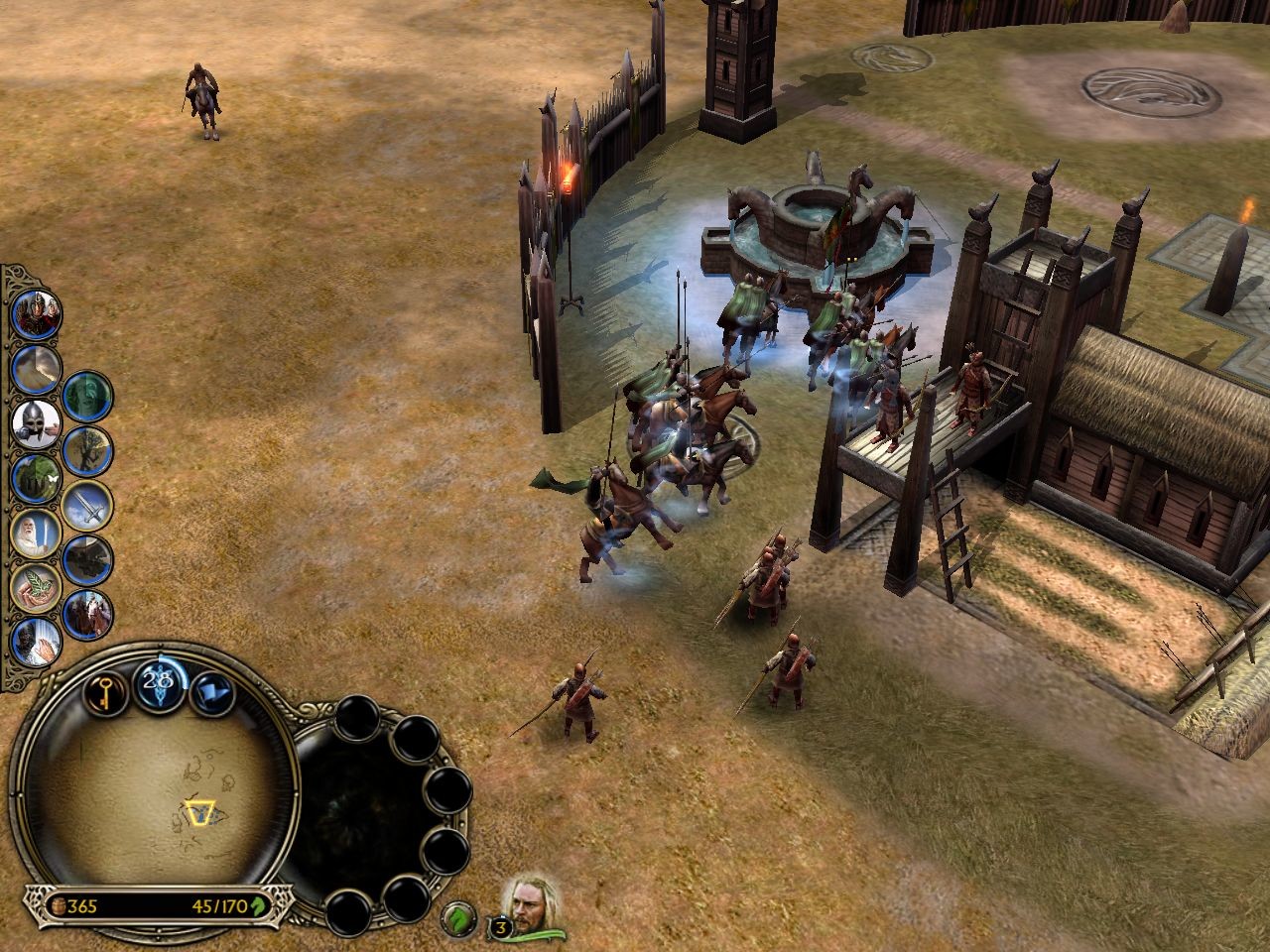Activate the Gandalf the White power
This screenshot has width=1270, height=952.
(37, 533)
